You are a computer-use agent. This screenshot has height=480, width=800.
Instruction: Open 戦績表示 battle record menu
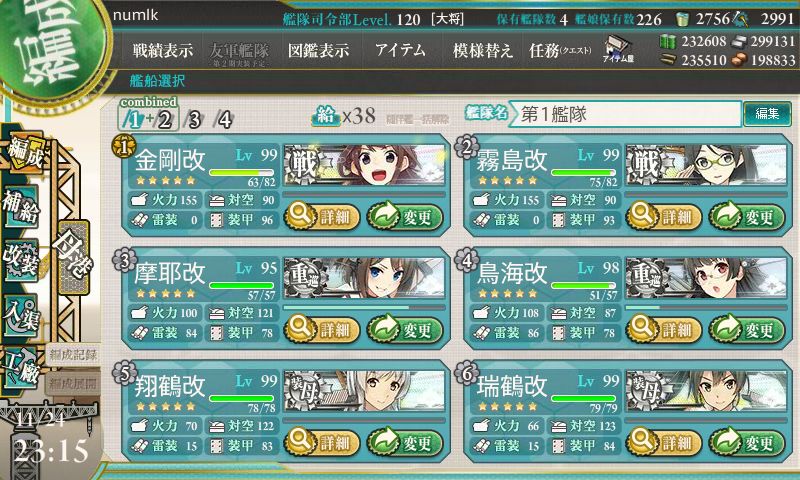163,50
